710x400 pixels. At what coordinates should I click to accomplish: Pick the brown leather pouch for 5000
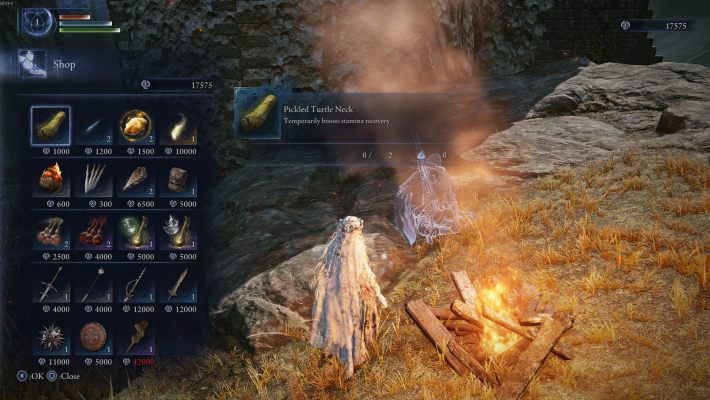(x=178, y=178)
